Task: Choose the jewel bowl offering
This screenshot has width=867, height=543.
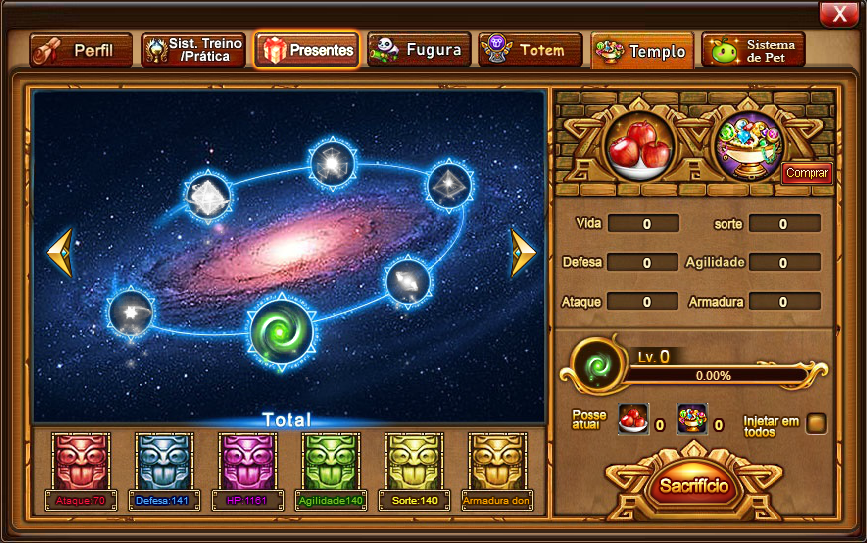Action: pyautogui.click(x=746, y=147)
